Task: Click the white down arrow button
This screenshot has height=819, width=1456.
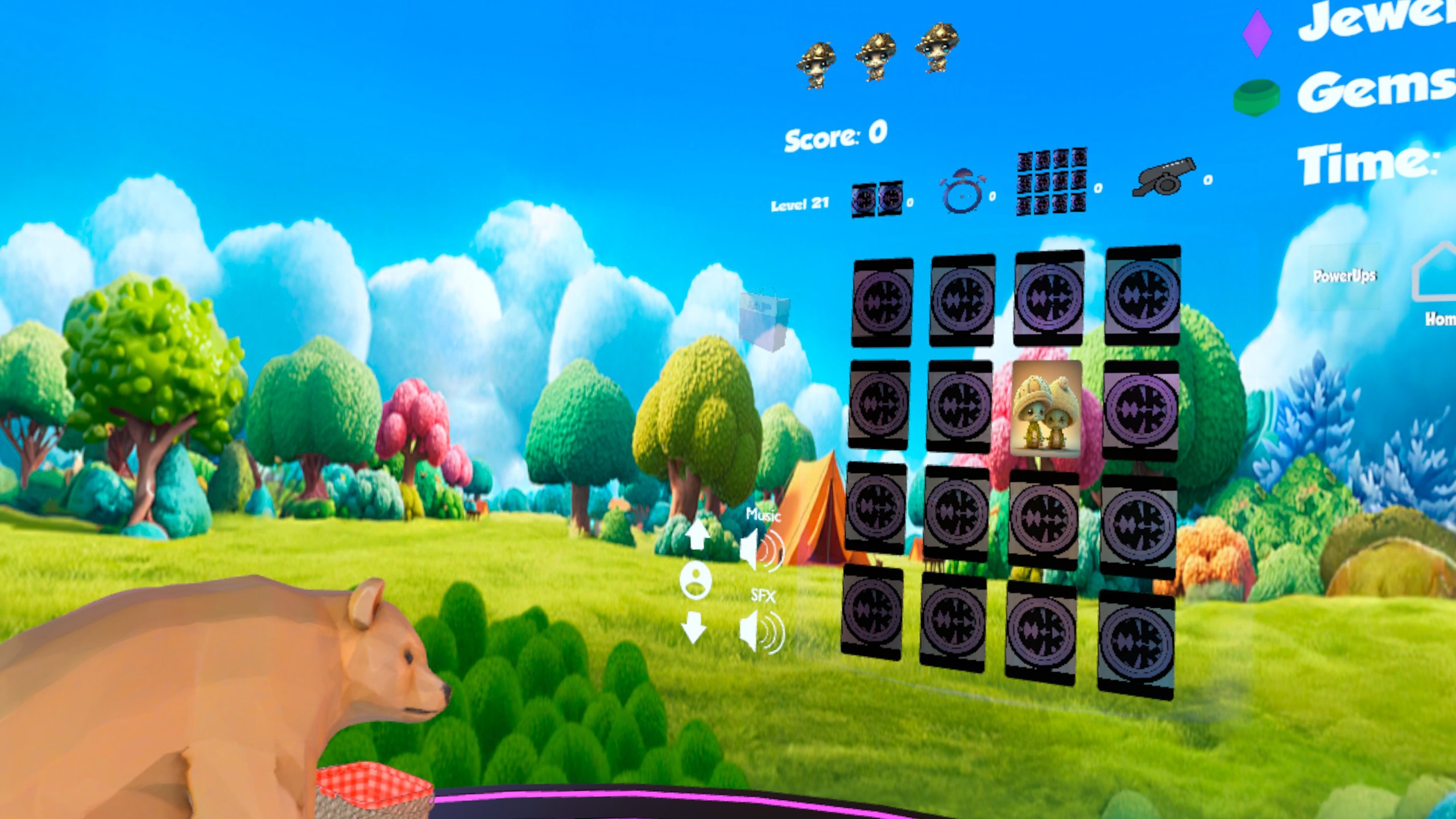Action: pyautogui.click(x=694, y=627)
